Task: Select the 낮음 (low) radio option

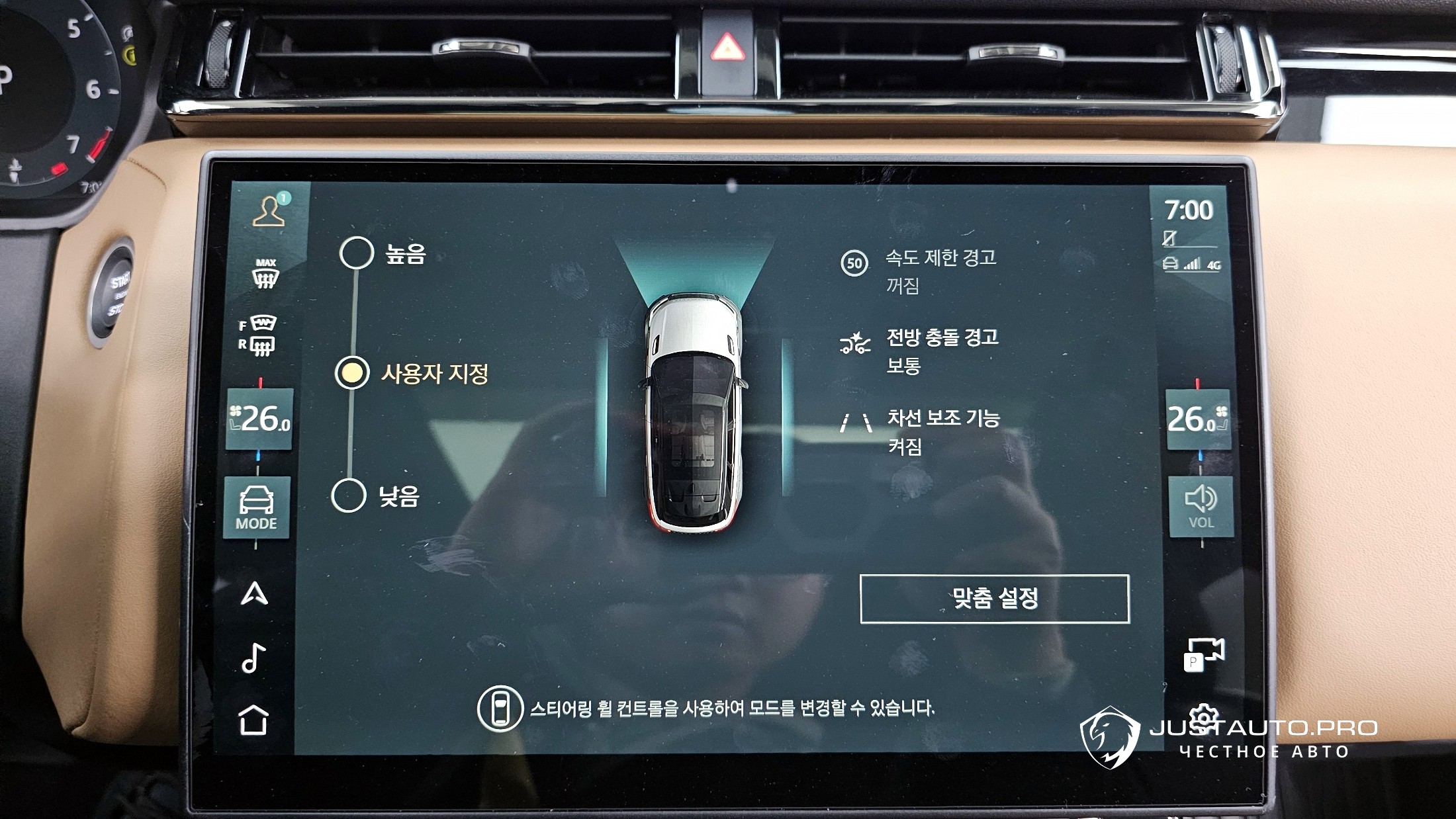Action: [349, 496]
